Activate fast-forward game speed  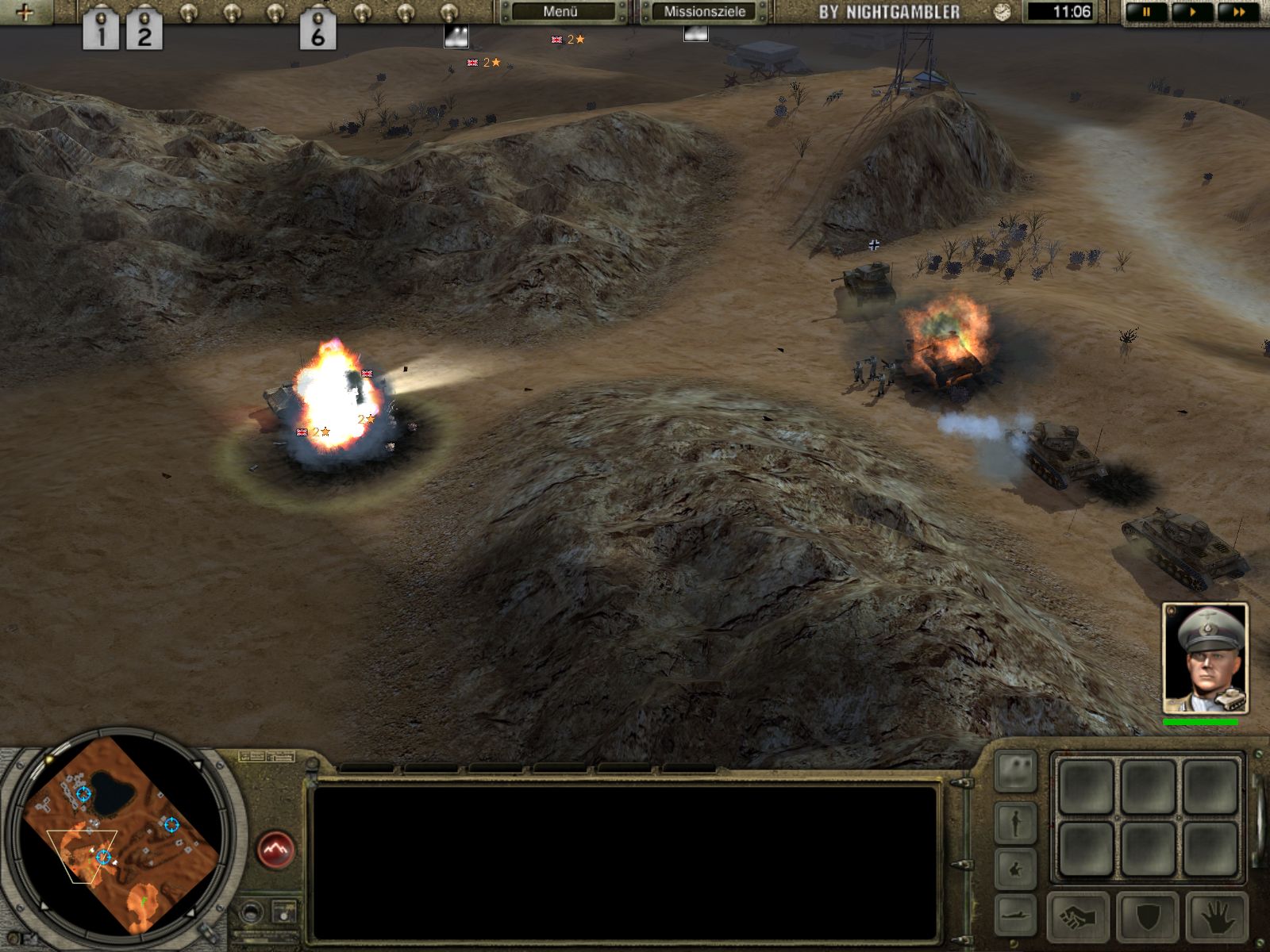(1237, 12)
